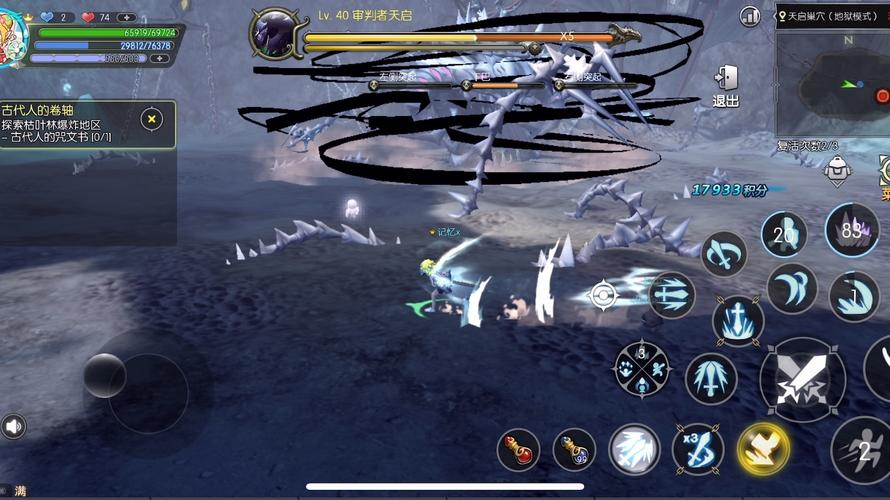Cast the triple arrow volley skill
Viewport: 890px width, 500px height.
(671, 295)
